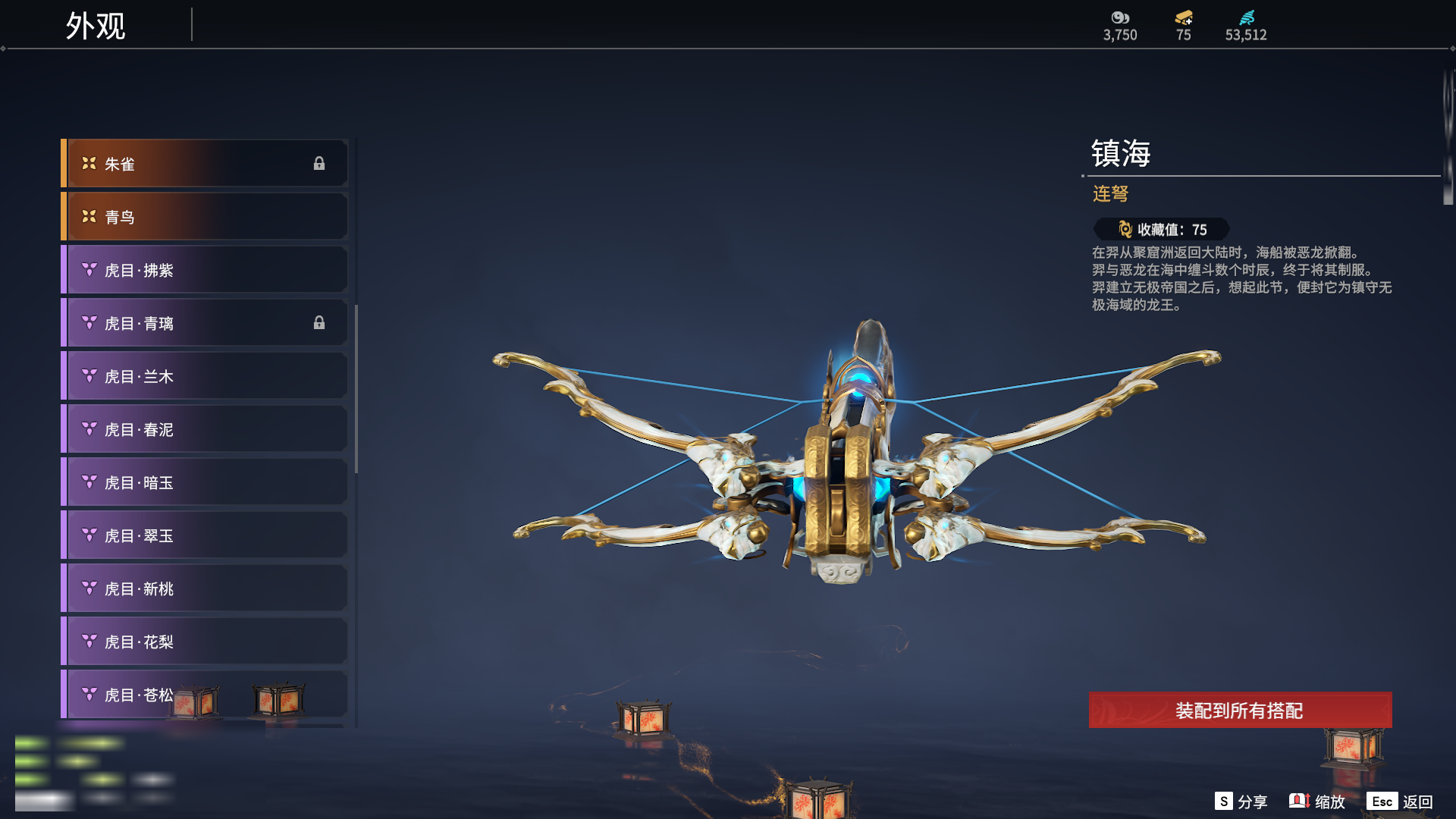Share the skin via 分享
The height and width of the screenshot is (819, 1456).
pos(1241,802)
